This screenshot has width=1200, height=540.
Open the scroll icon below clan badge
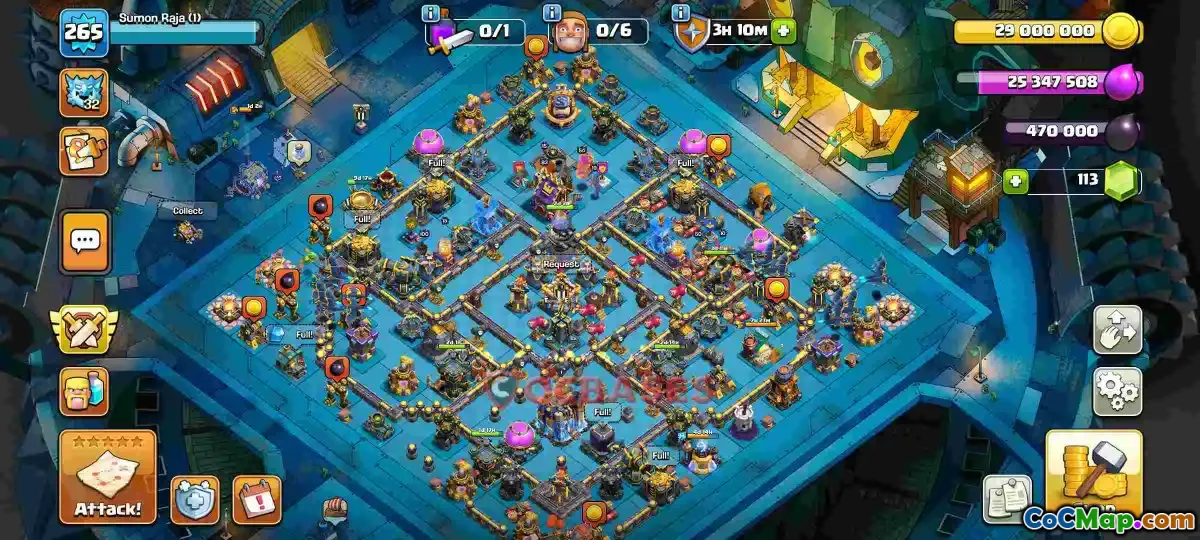pos(84,151)
